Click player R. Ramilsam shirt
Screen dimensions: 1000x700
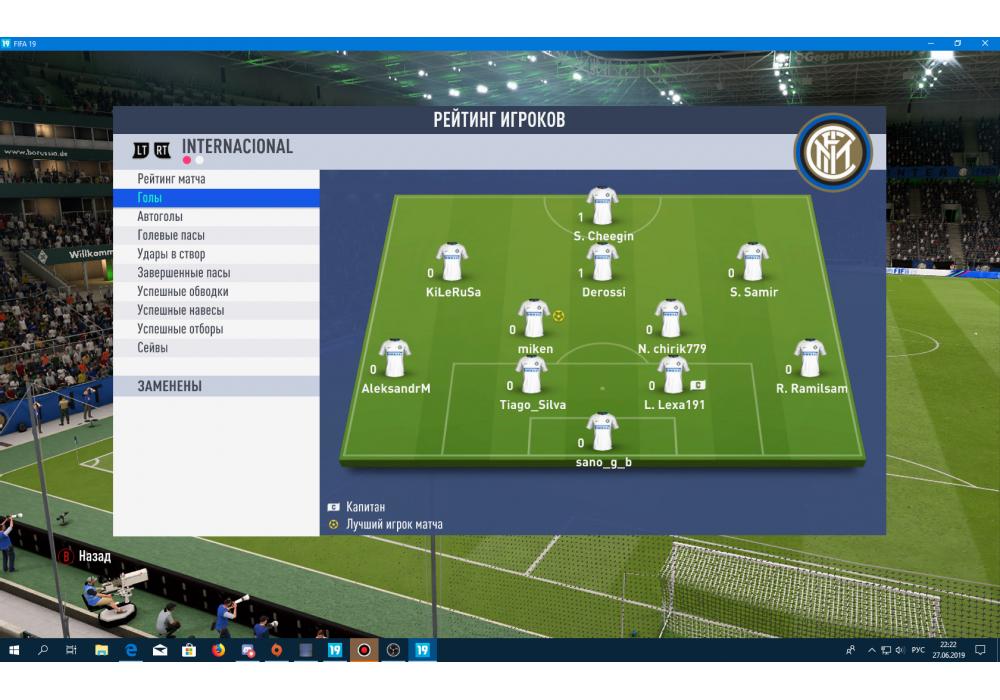pos(810,359)
